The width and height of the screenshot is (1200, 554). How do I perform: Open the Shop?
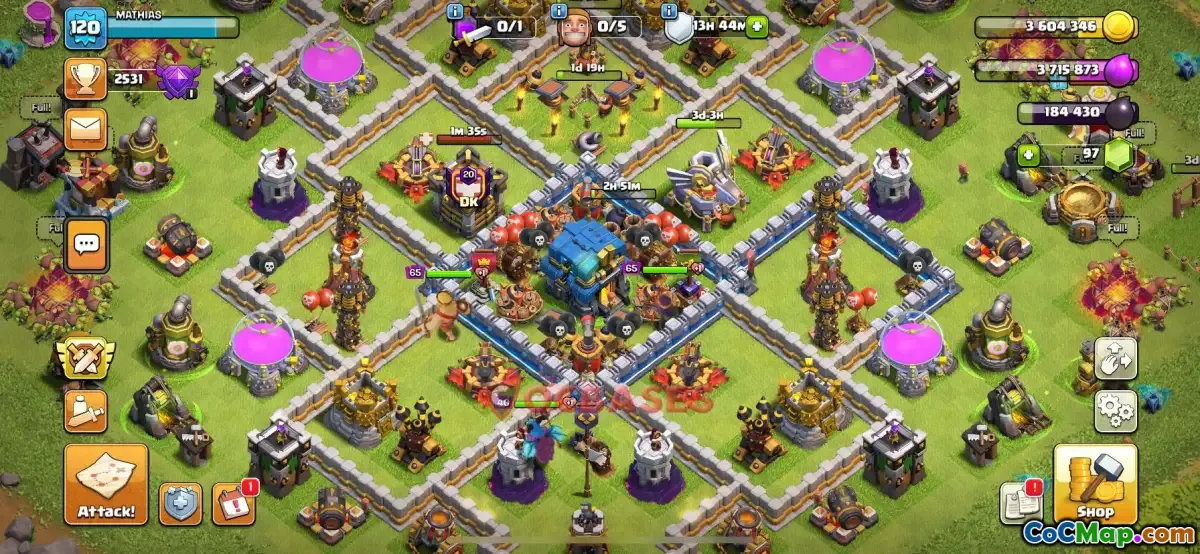coord(1095,484)
